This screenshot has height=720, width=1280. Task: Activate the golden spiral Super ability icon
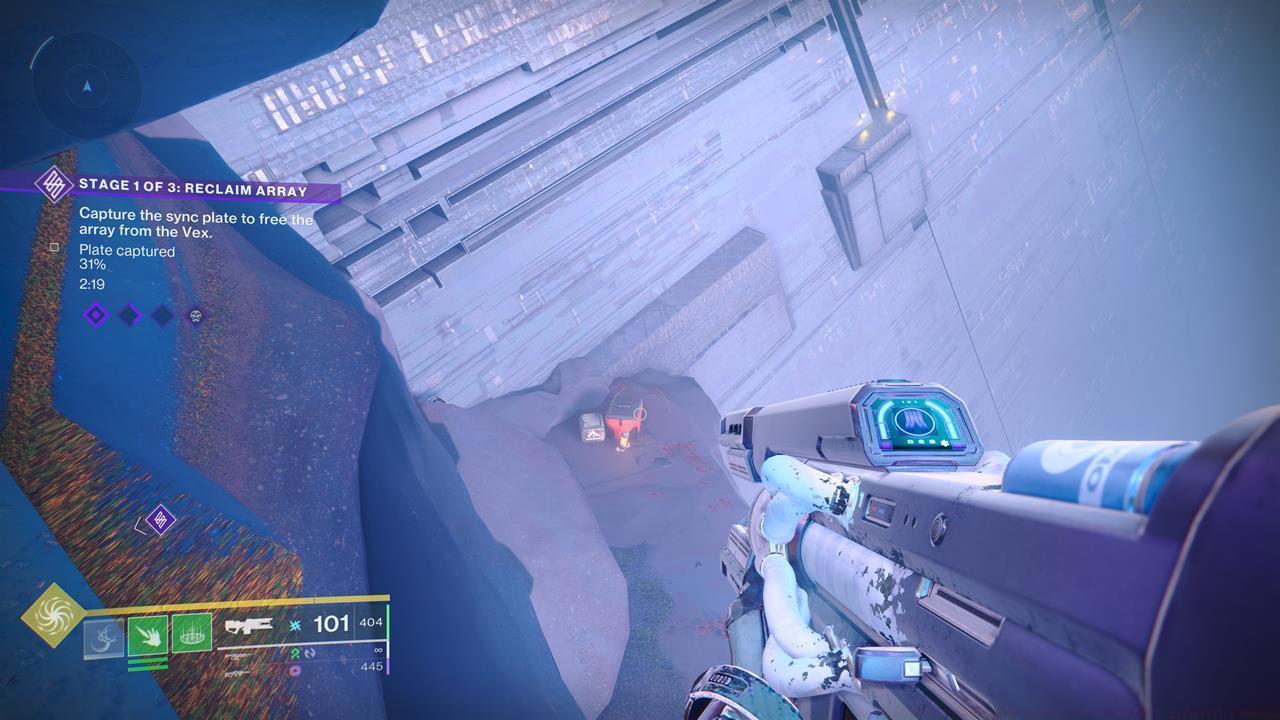(x=52, y=615)
